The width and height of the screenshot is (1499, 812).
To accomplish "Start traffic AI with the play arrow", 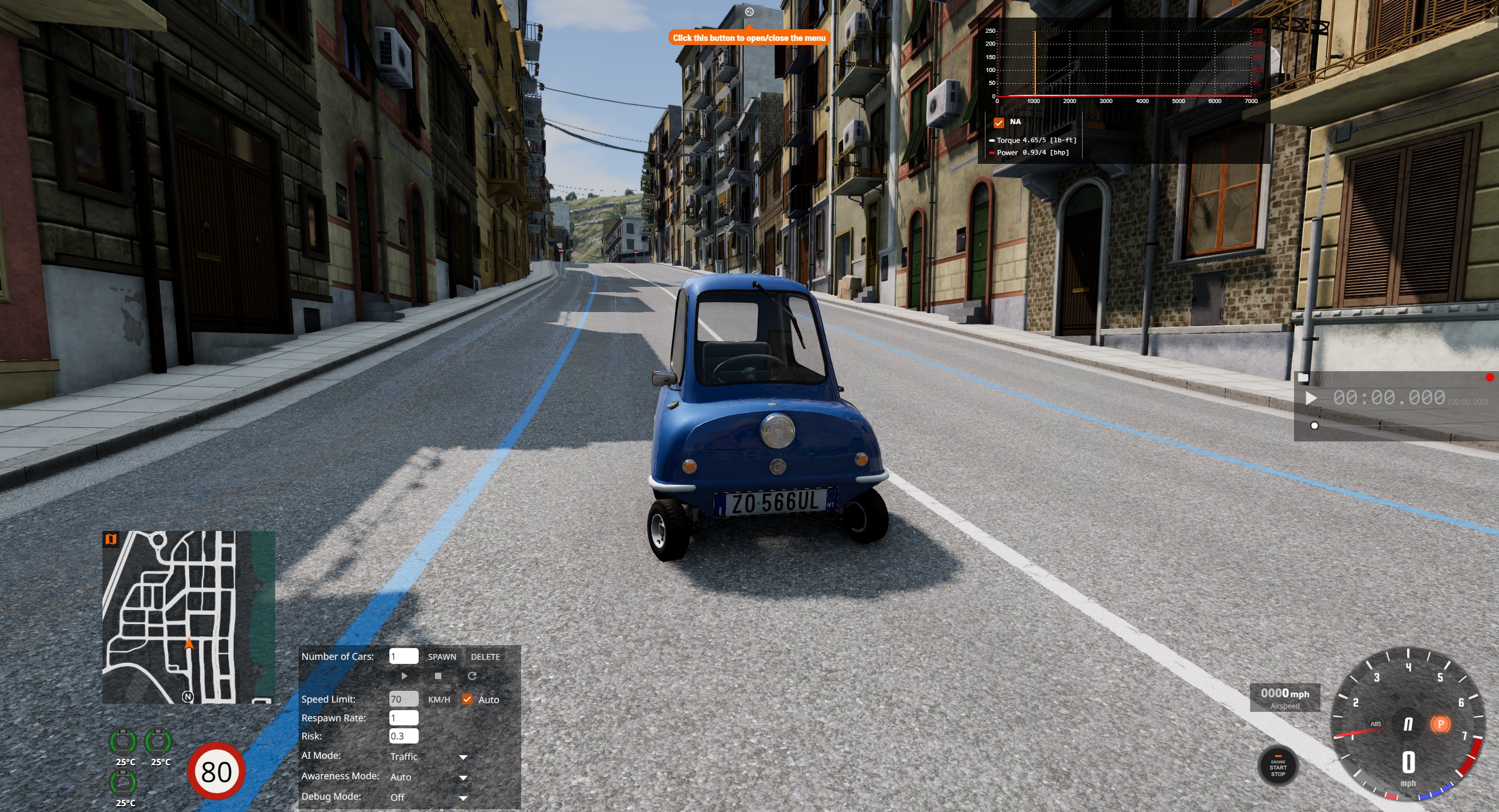I will pos(404,676).
